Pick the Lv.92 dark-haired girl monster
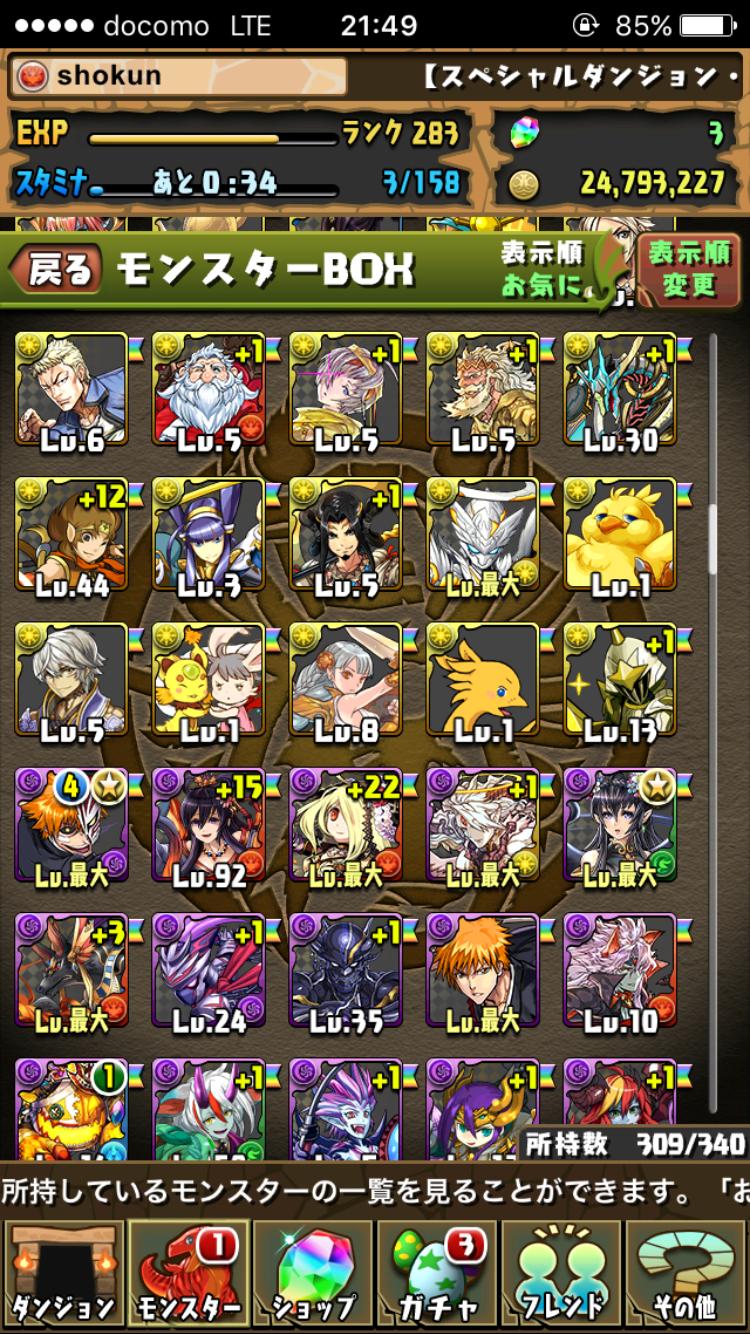Viewport: 750px width, 1334px height. (x=209, y=826)
